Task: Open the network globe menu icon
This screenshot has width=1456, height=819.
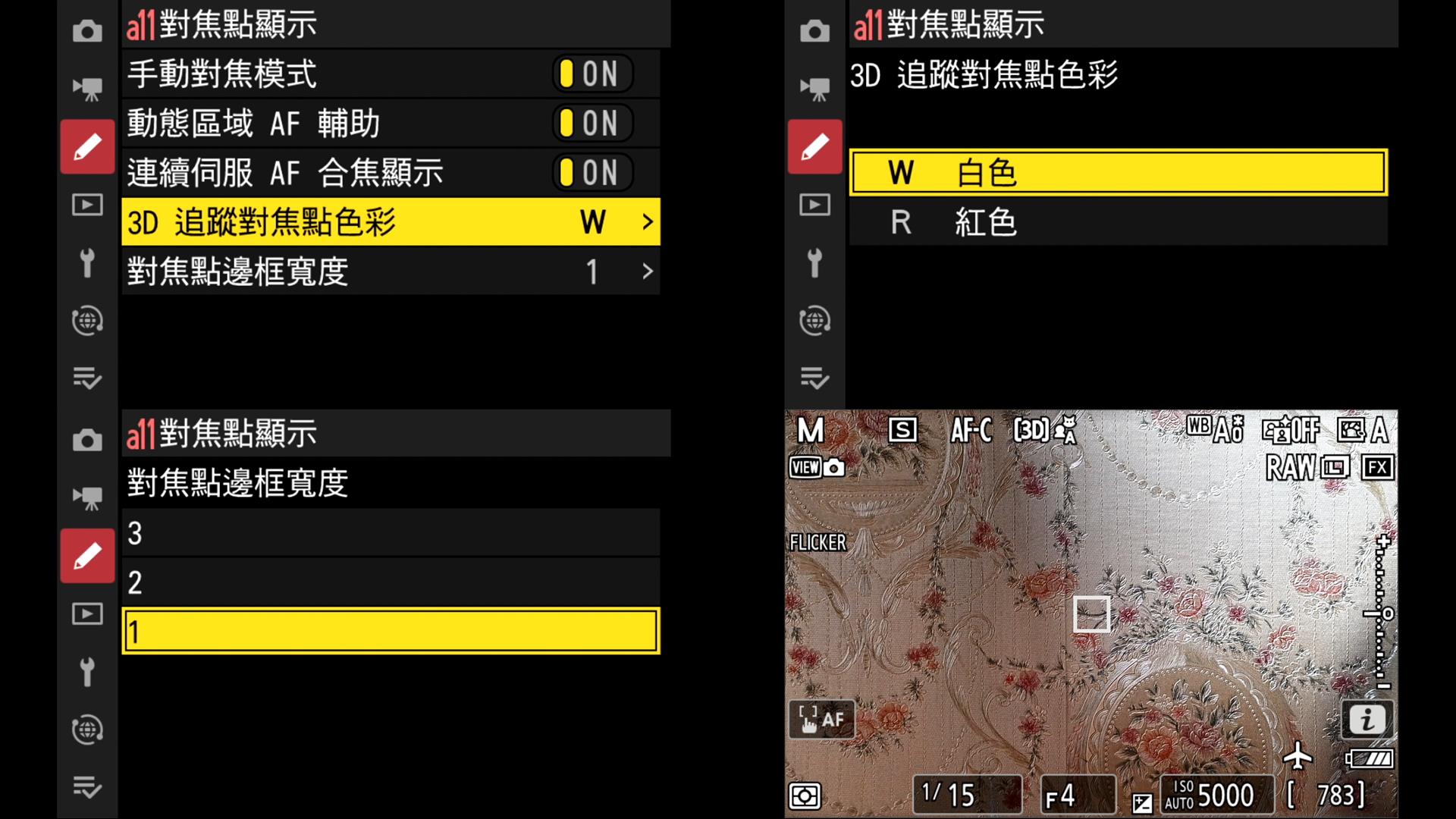Action: [x=87, y=321]
